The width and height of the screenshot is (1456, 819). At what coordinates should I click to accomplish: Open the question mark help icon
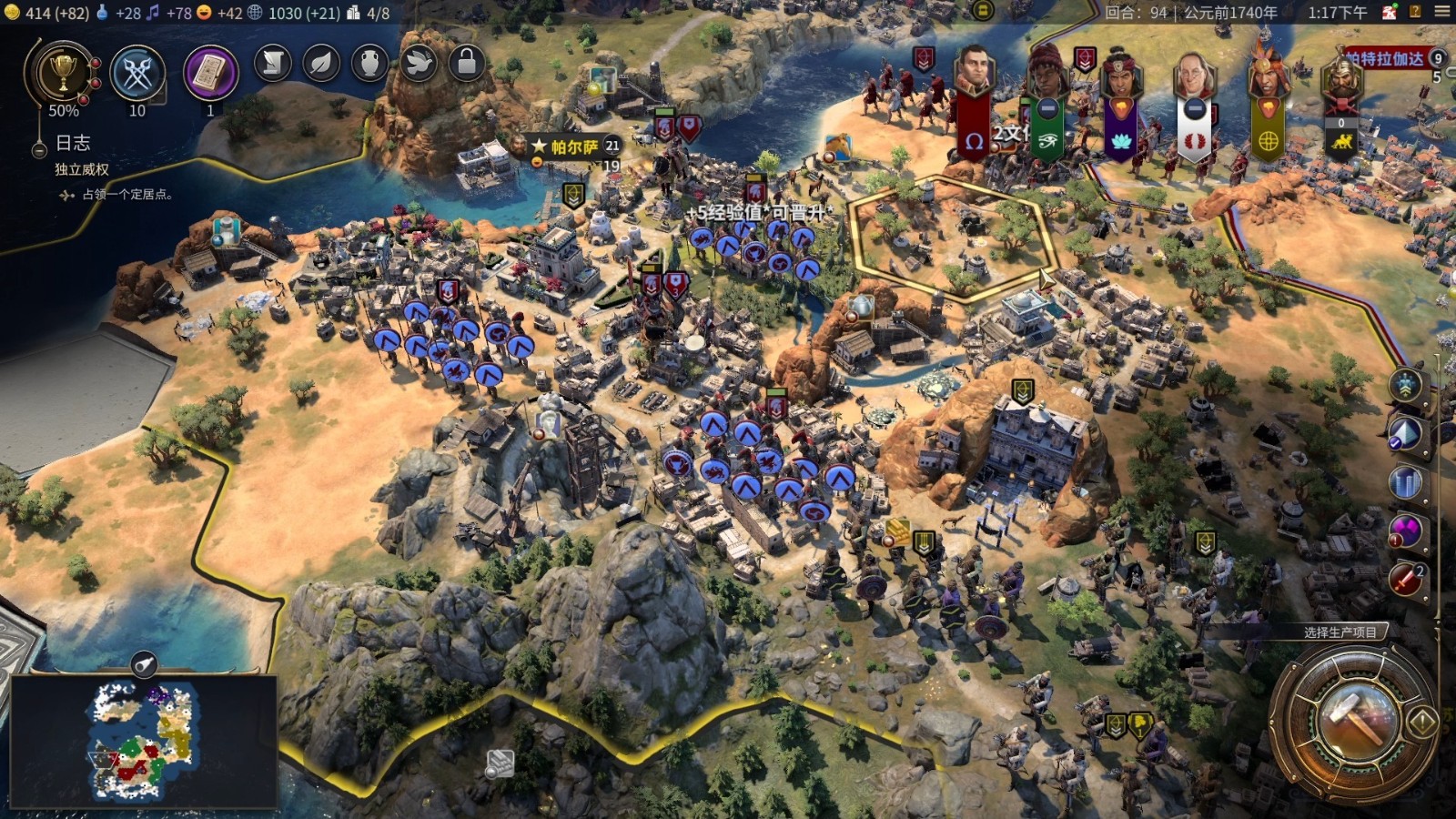tap(1415, 12)
